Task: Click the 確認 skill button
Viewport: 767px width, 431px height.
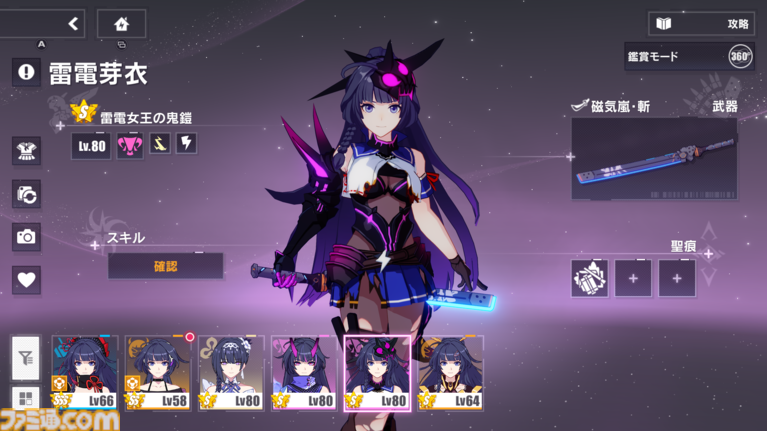Action: click(x=165, y=267)
